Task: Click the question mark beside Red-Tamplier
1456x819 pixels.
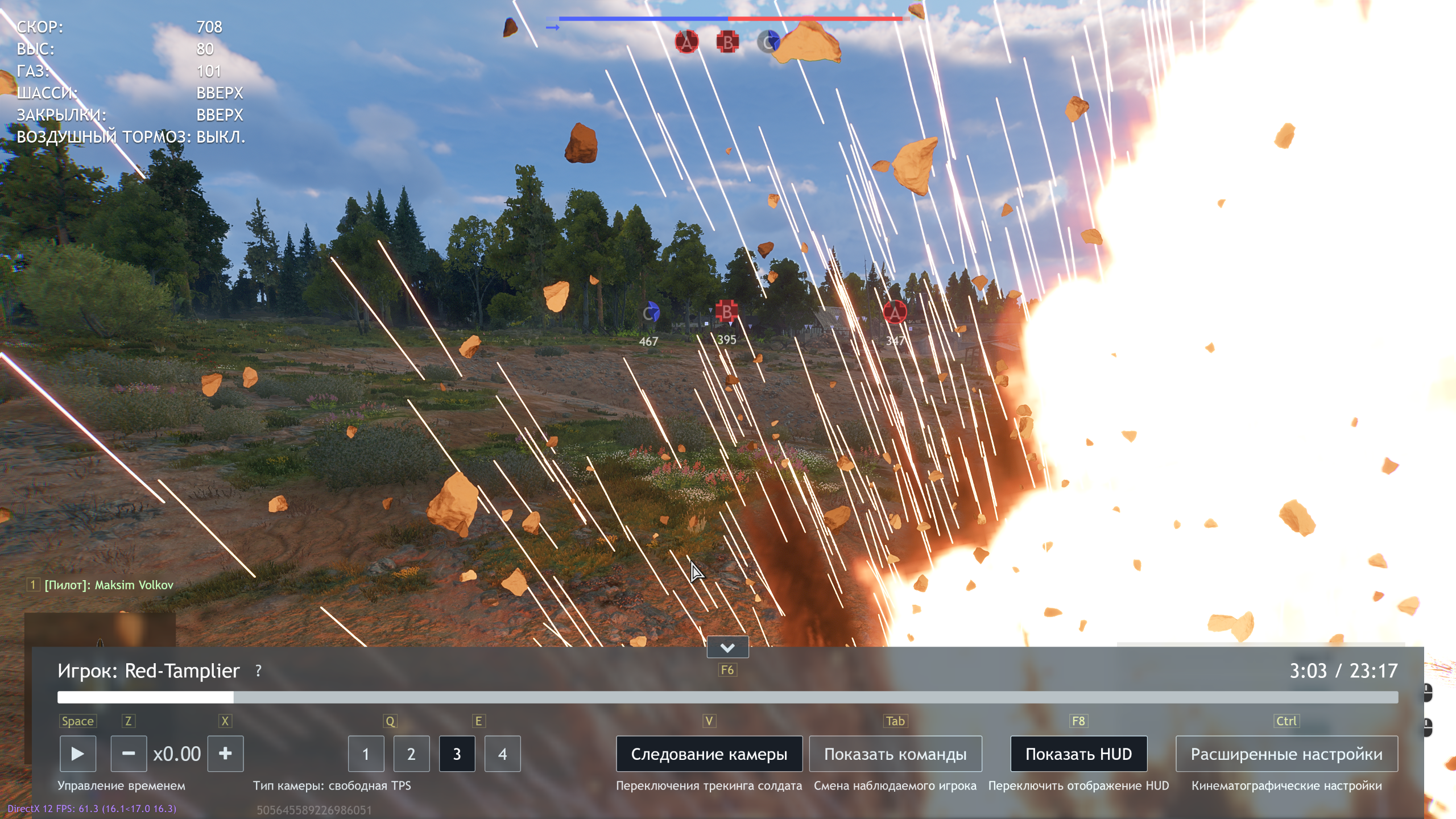Action: (259, 671)
